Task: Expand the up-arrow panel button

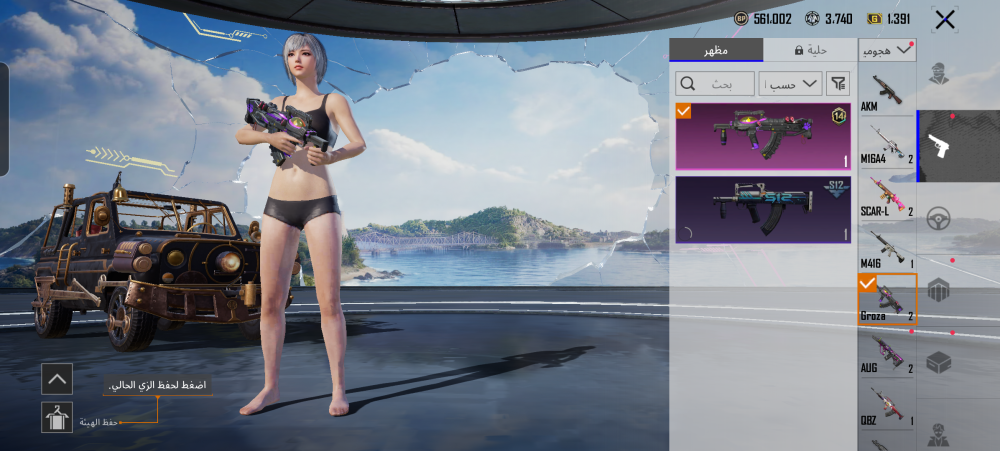Action: click(57, 378)
